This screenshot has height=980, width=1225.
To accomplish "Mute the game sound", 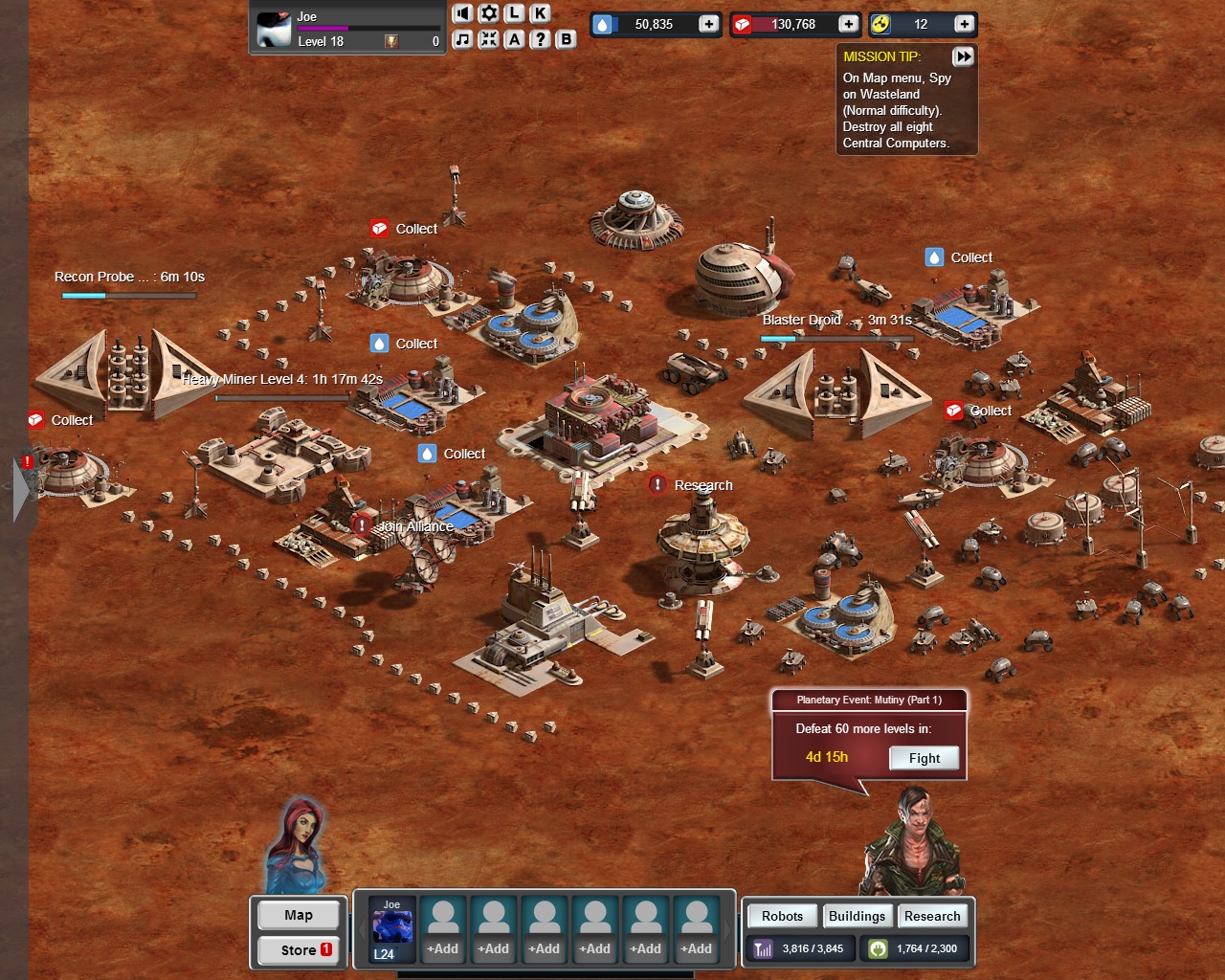I will [463, 12].
